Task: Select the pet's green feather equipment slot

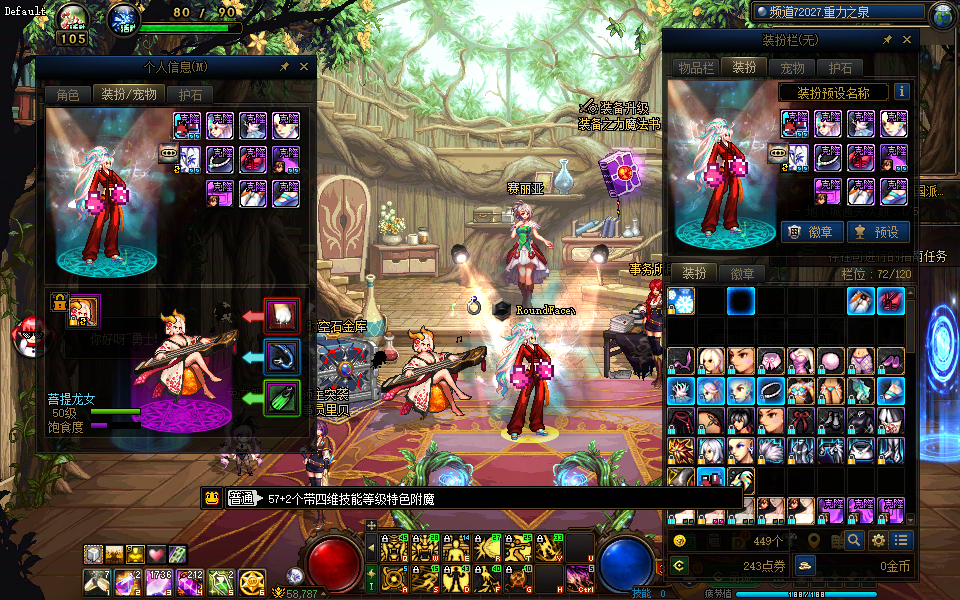Action: point(282,397)
